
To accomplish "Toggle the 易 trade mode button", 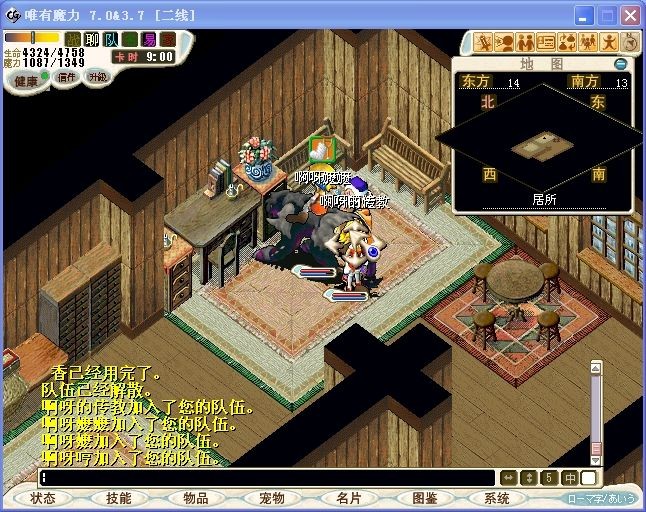I will coord(149,39).
